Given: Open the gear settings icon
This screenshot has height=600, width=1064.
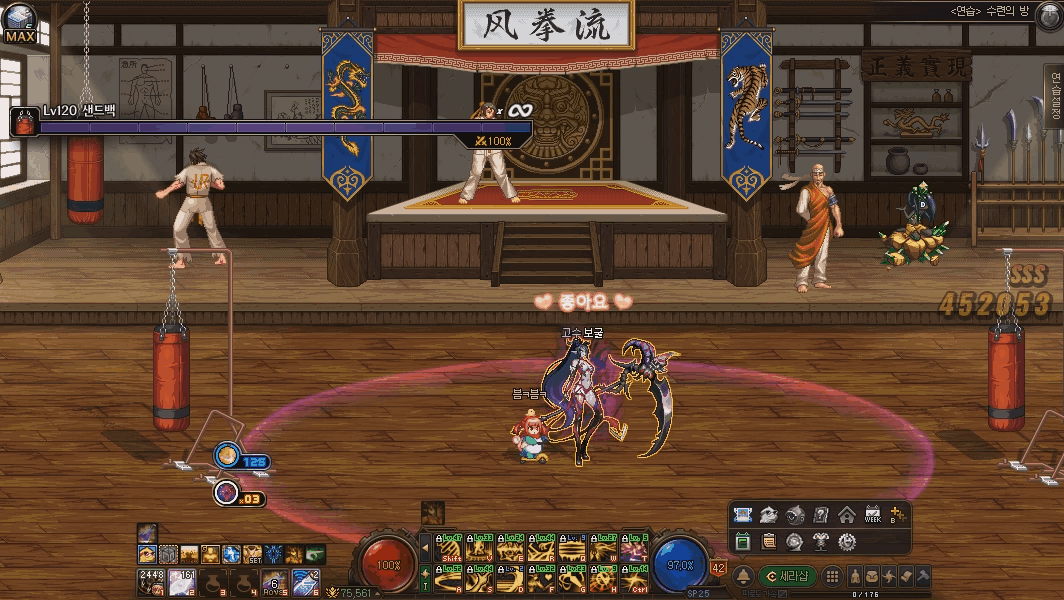Looking at the screenshot, I should pyautogui.click(x=846, y=541).
